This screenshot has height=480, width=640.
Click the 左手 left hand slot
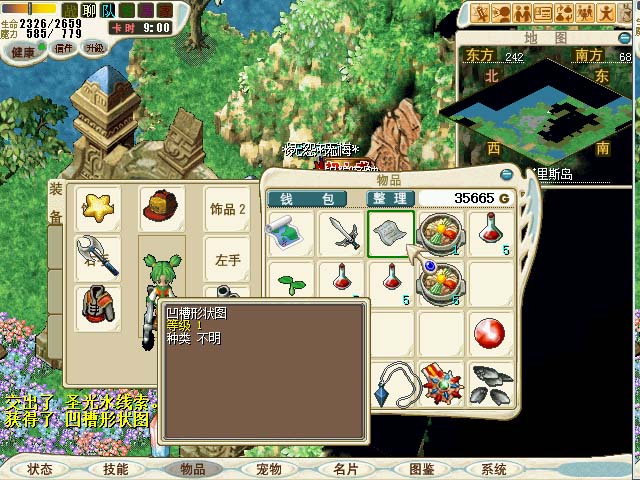click(228, 260)
